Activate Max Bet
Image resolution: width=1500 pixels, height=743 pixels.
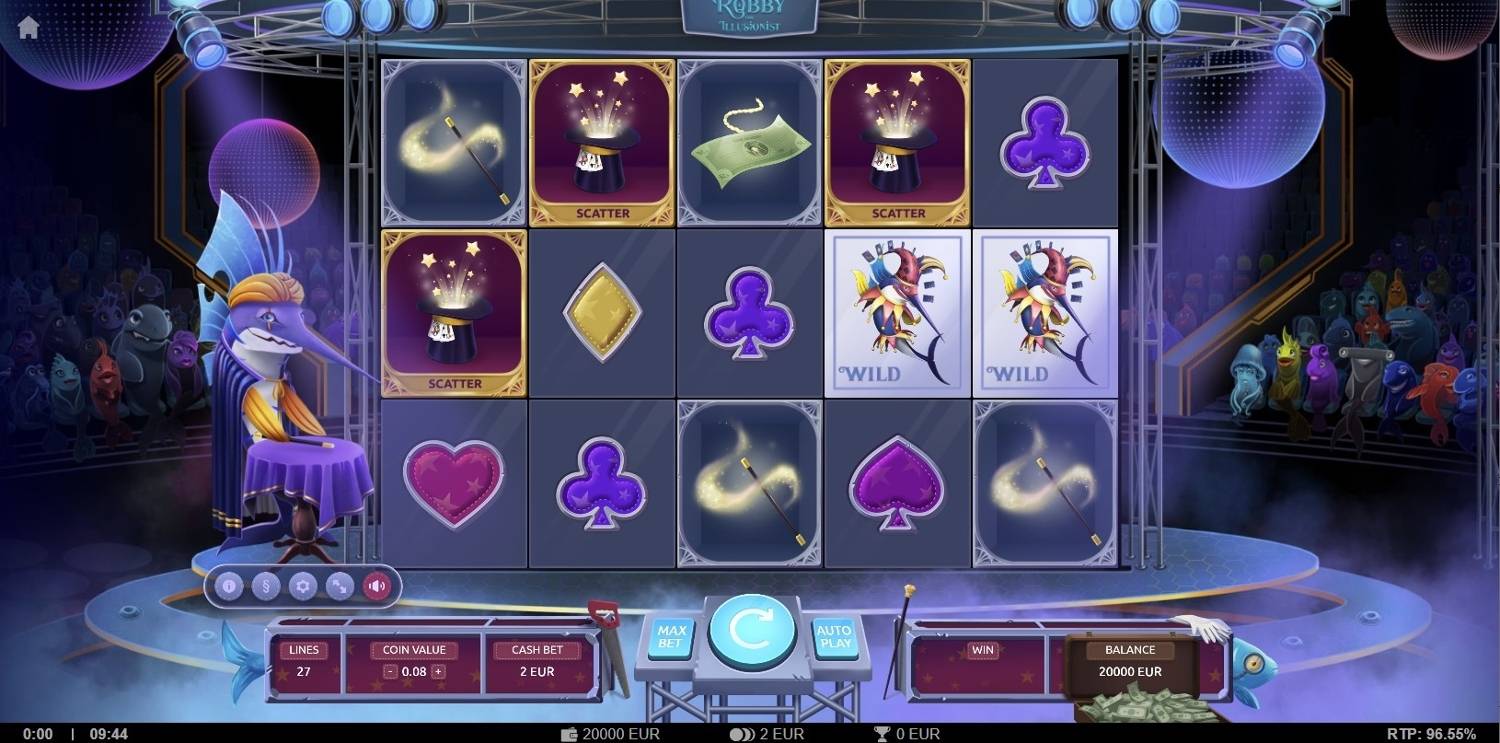point(671,635)
